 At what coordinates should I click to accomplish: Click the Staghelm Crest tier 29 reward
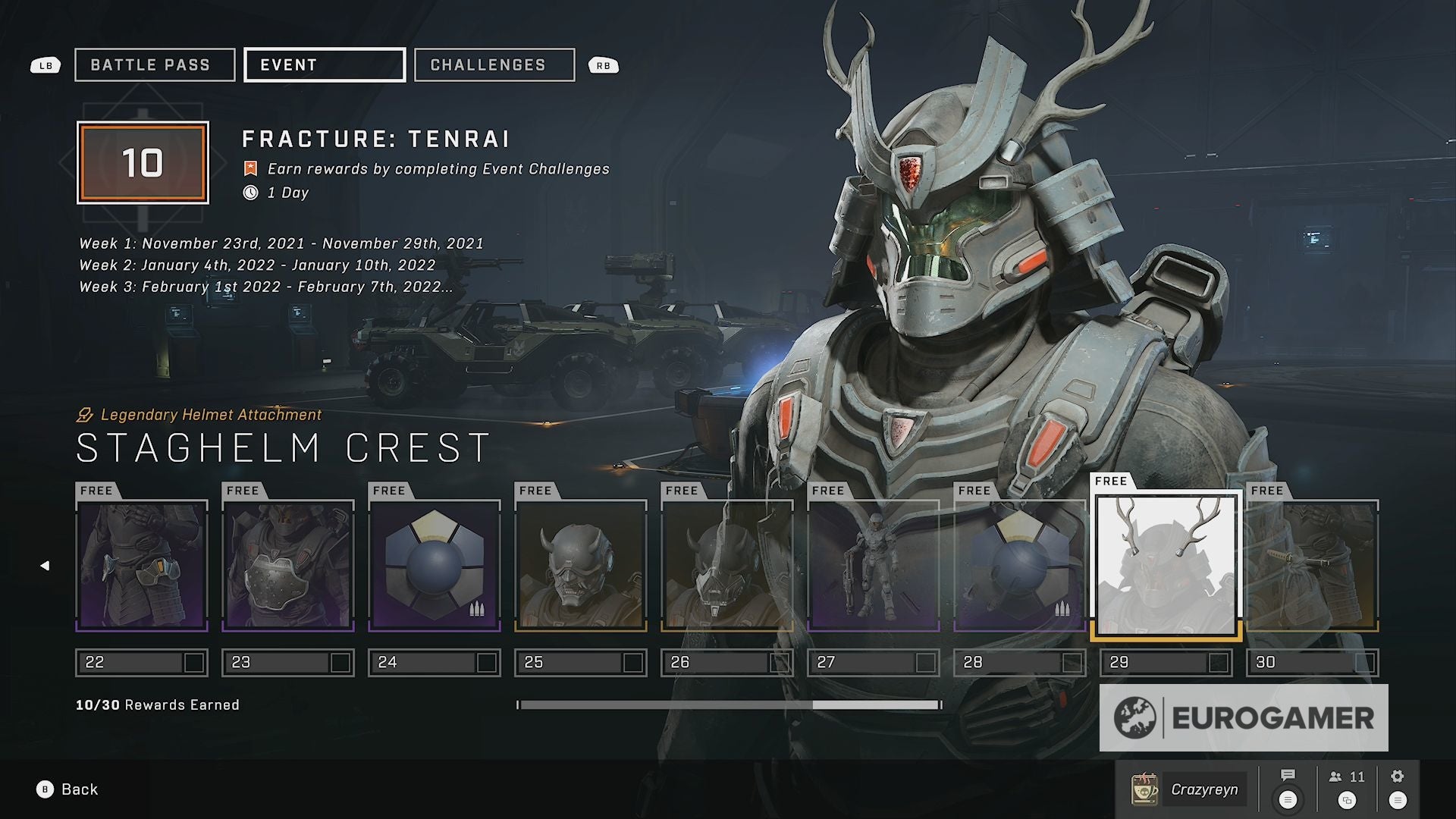(1166, 566)
